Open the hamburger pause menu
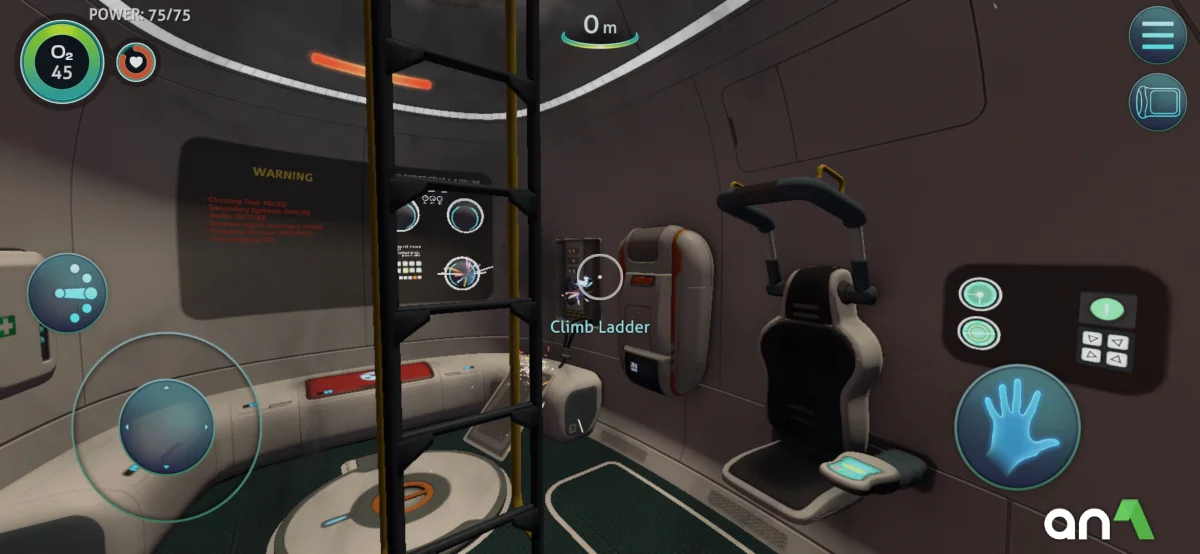 (x=1157, y=34)
